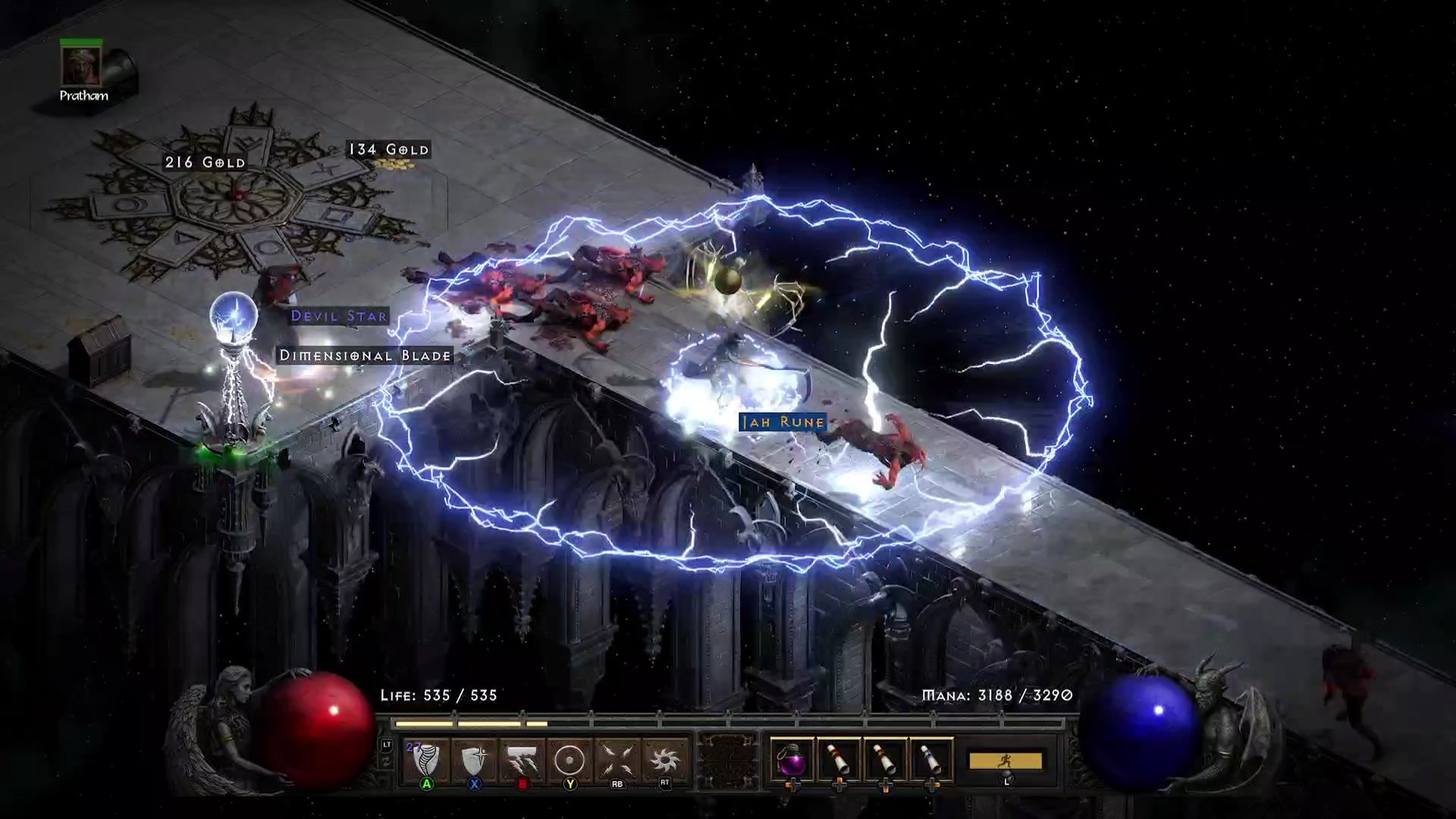
Task: Use the shield with sparkle skill
Action: [474, 760]
